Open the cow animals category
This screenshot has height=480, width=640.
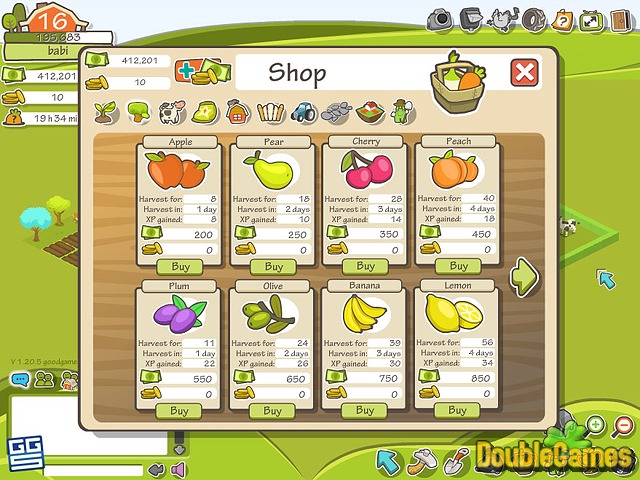172,110
